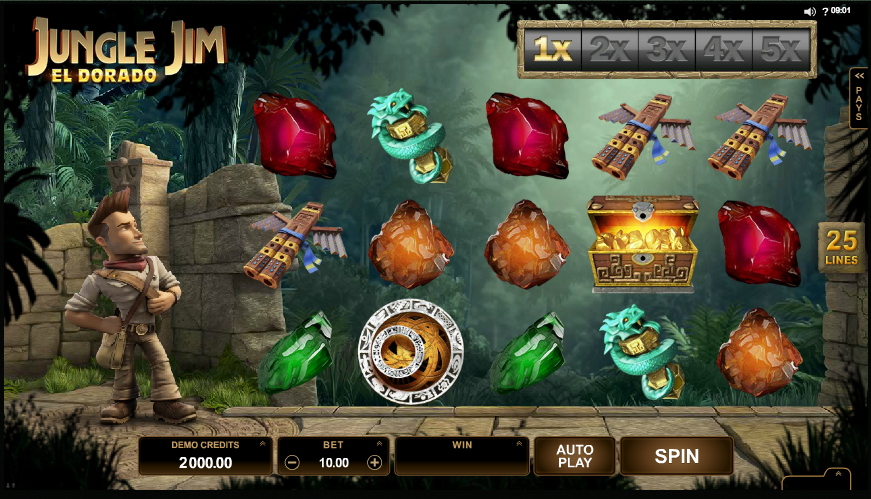The height and width of the screenshot is (499, 871).
Task: Expand the Demo Credits panel
Action: coord(262,443)
